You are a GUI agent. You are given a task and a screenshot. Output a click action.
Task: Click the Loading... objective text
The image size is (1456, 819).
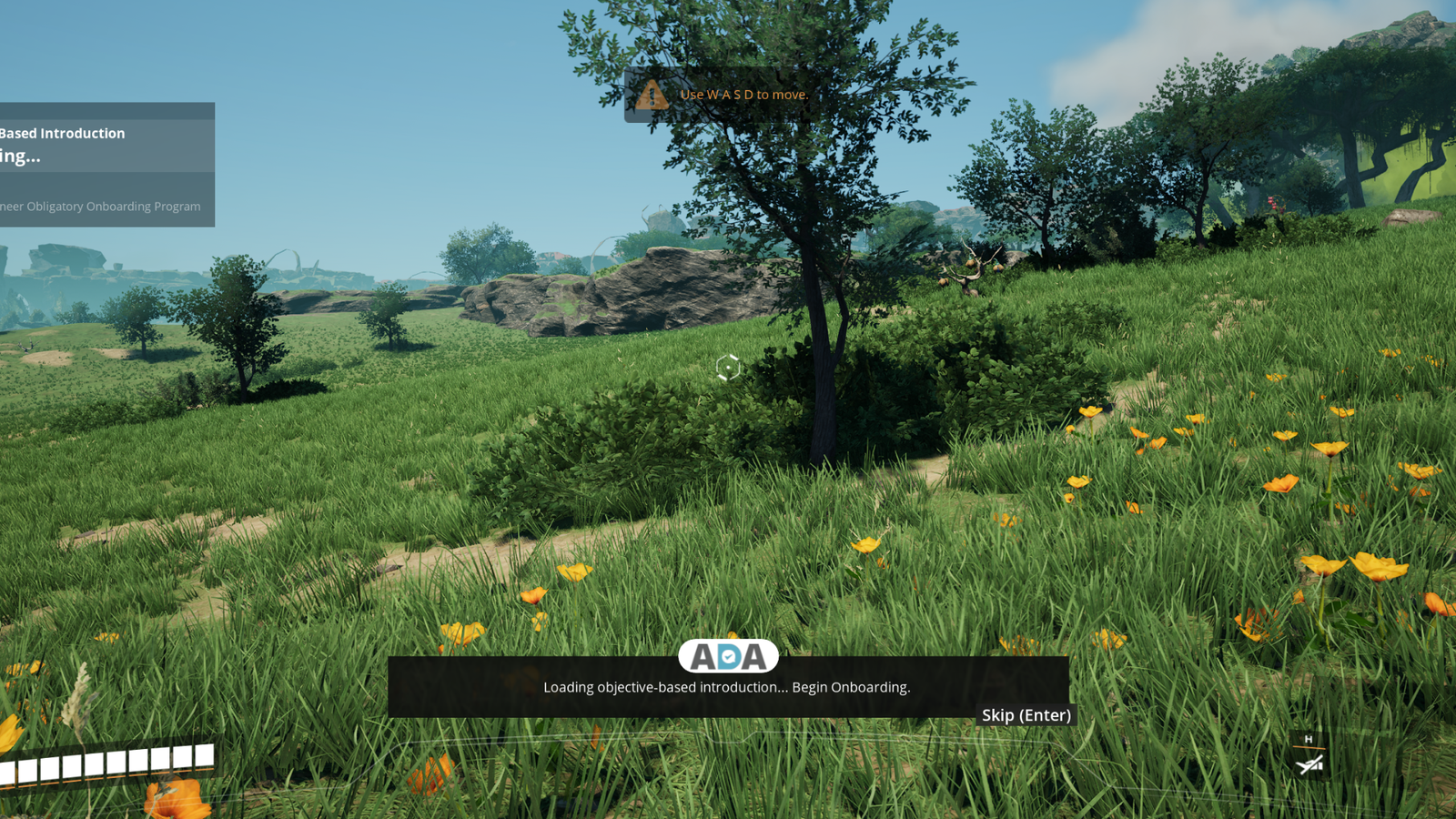coord(18,157)
